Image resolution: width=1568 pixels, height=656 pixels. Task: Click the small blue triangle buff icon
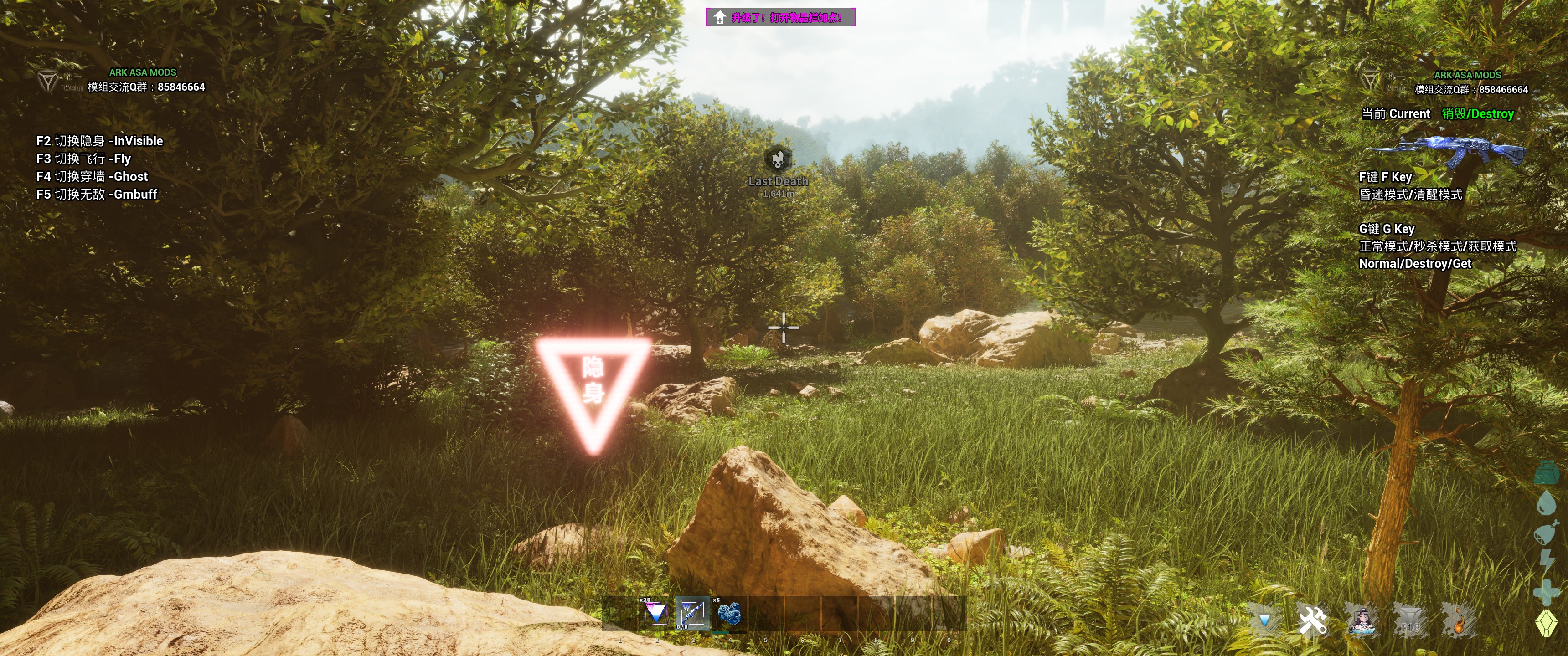pyautogui.click(x=1264, y=620)
